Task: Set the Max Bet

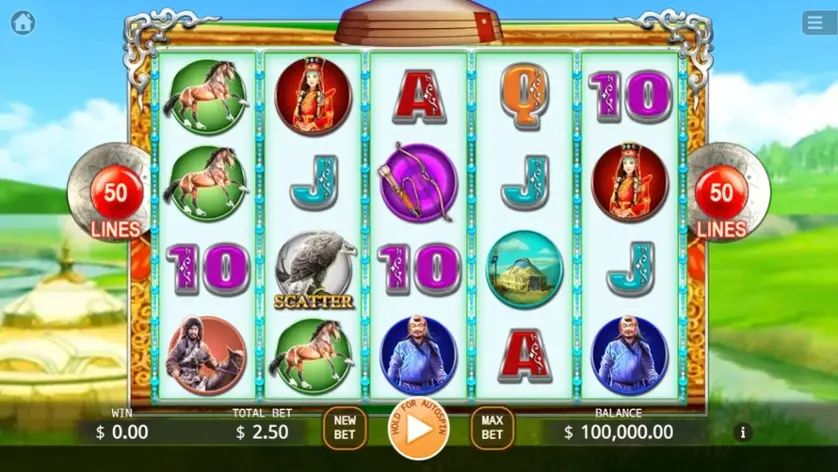Action: pos(491,428)
